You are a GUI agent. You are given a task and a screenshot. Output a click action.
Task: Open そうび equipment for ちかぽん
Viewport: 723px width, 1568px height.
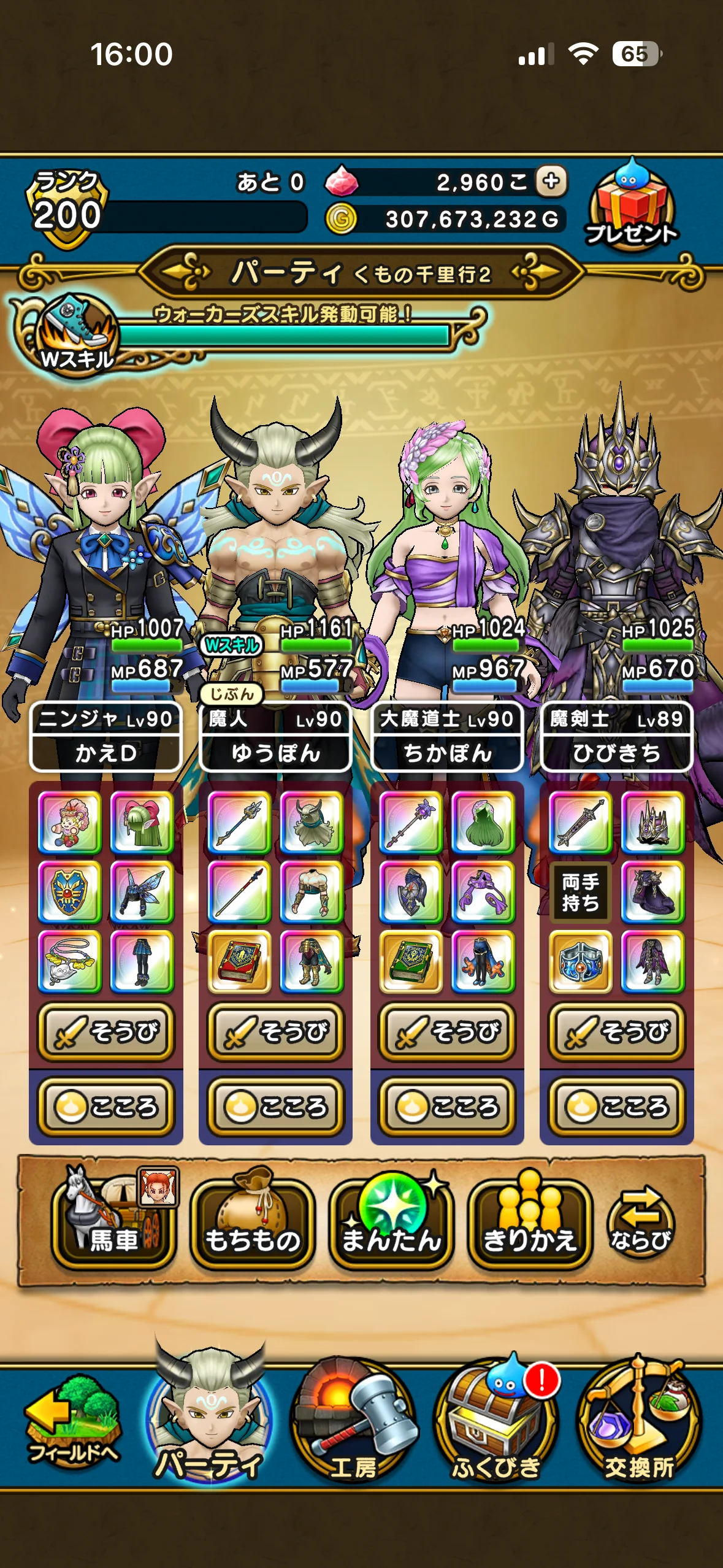[x=447, y=1032]
